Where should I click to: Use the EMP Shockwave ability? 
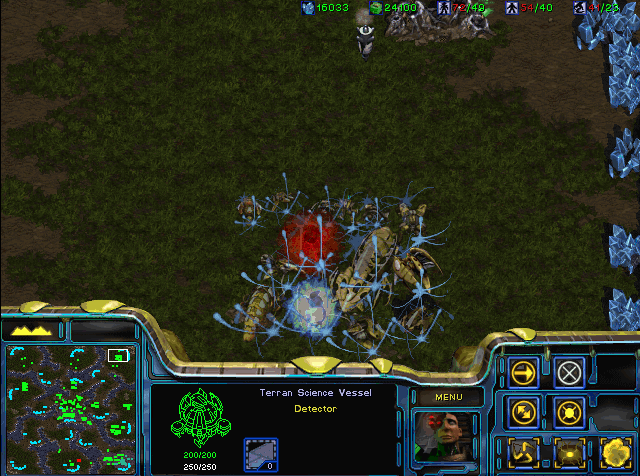569,451
